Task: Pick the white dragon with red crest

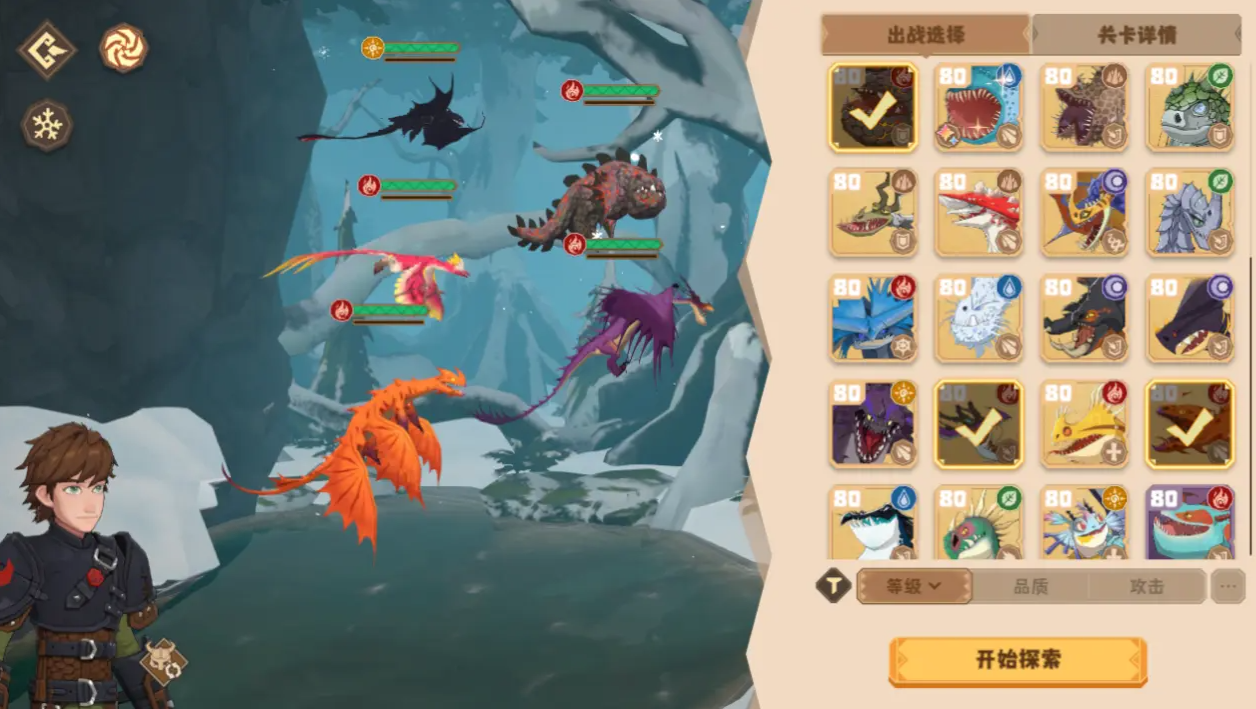Action: point(978,212)
